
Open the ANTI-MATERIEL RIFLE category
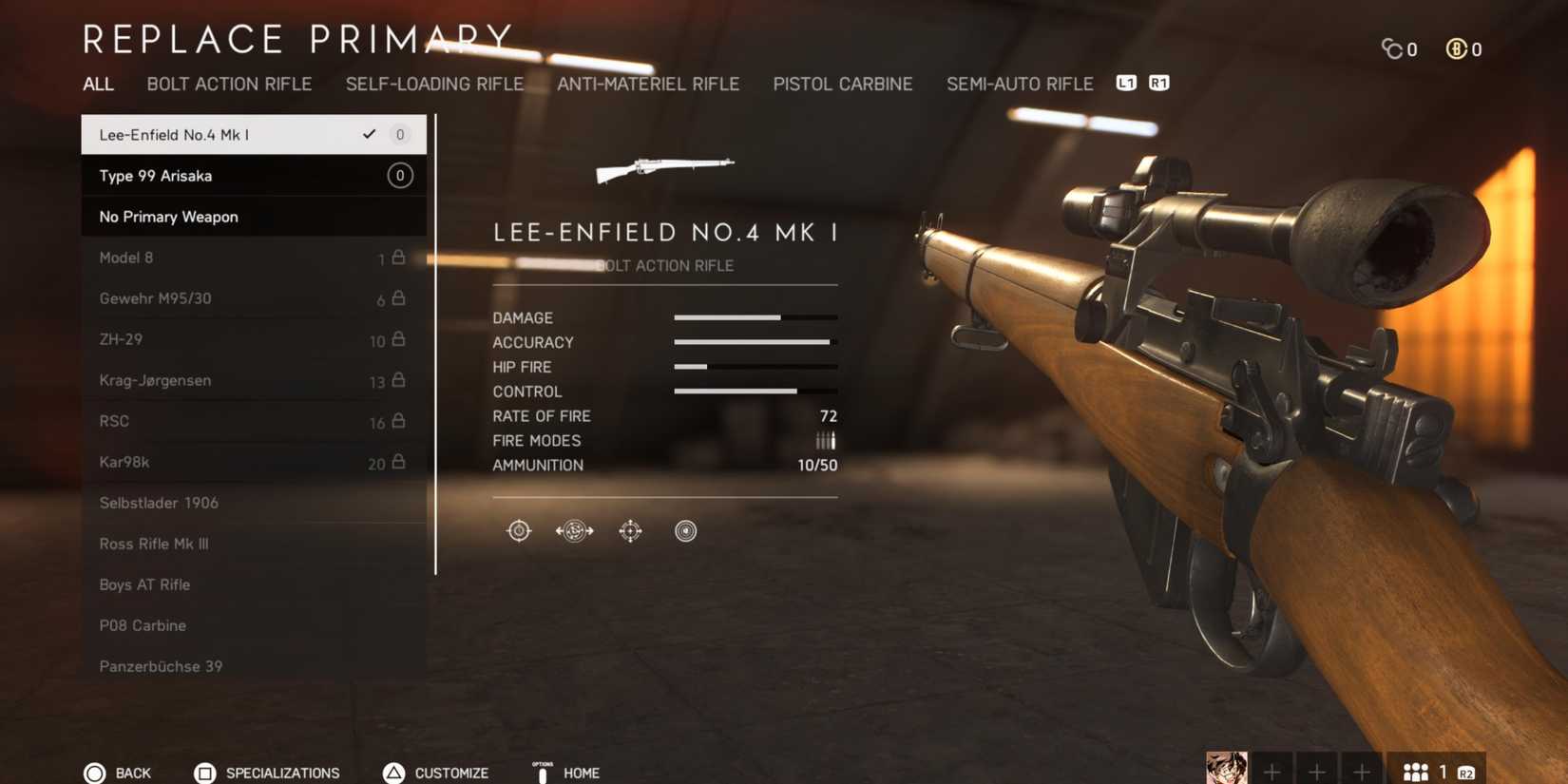coord(649,84)
